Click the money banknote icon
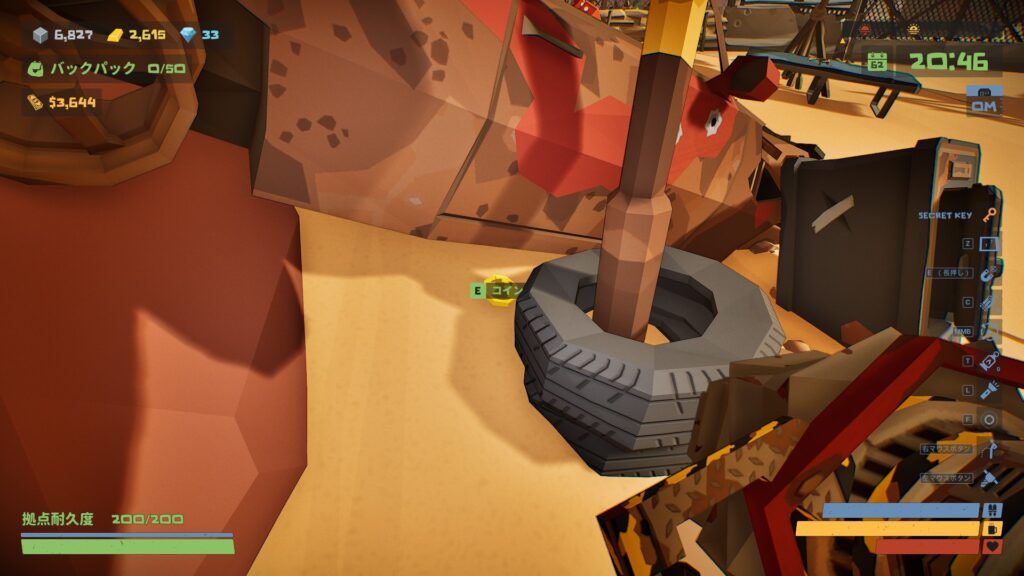The width and height of the screenshot is (1024, 576). point(35,102)
